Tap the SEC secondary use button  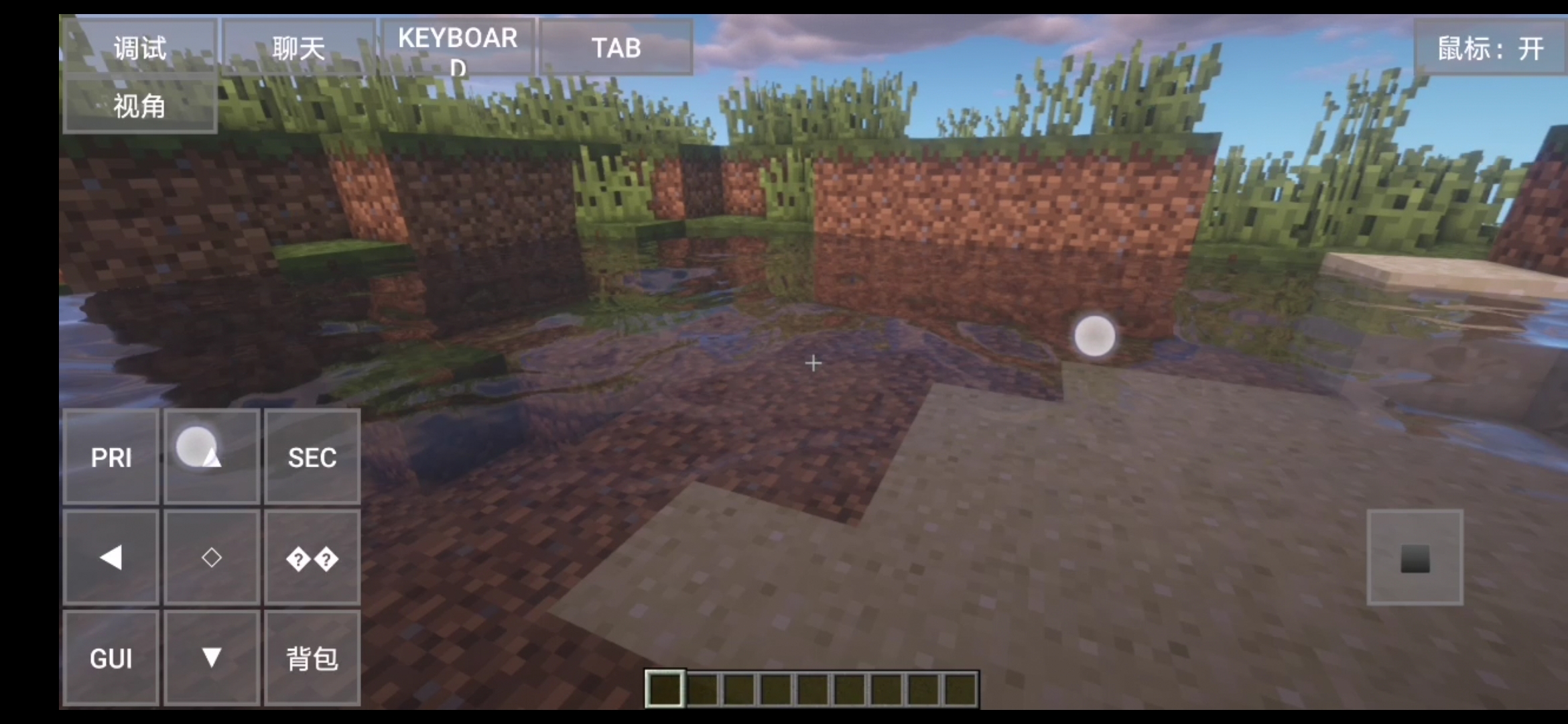click(x=312, y=457)
